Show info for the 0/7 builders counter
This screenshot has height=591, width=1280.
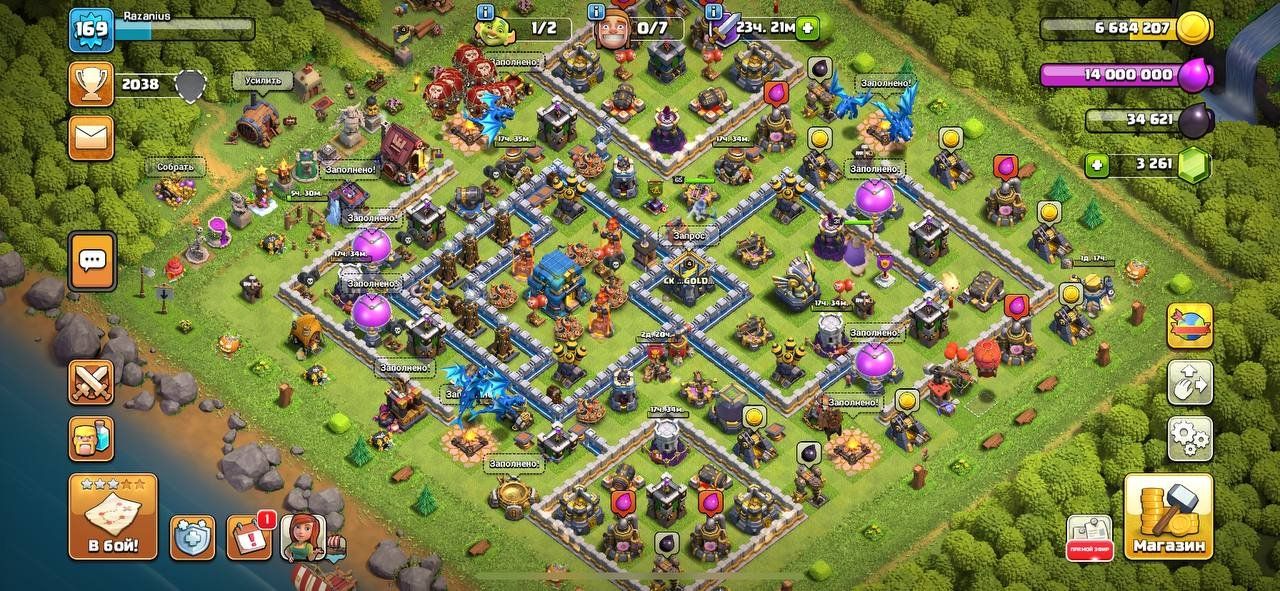click(597, 13)
